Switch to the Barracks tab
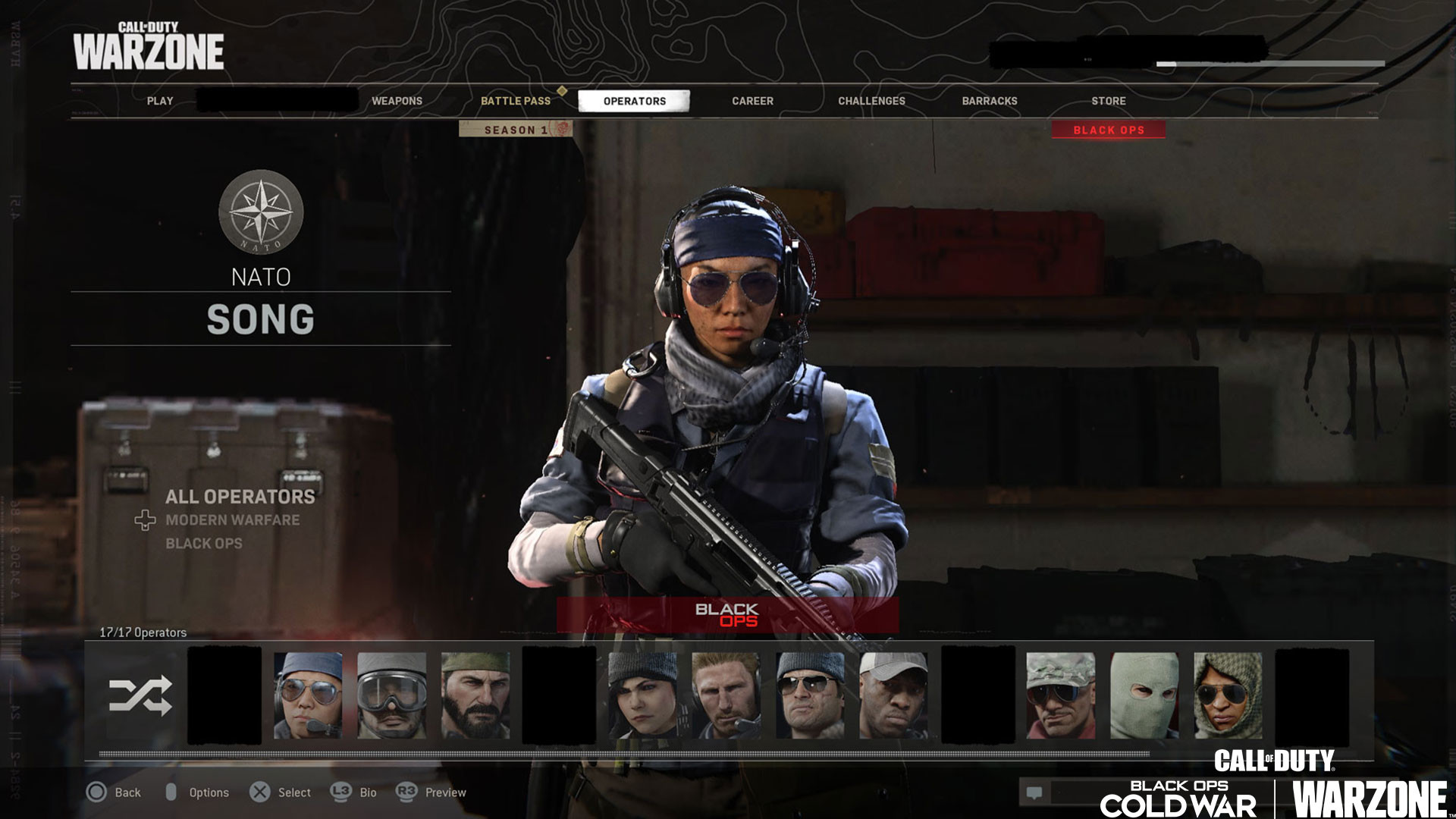Image resolution: width=1456 pixels, height=819 pixels. (x=990, y=101)
